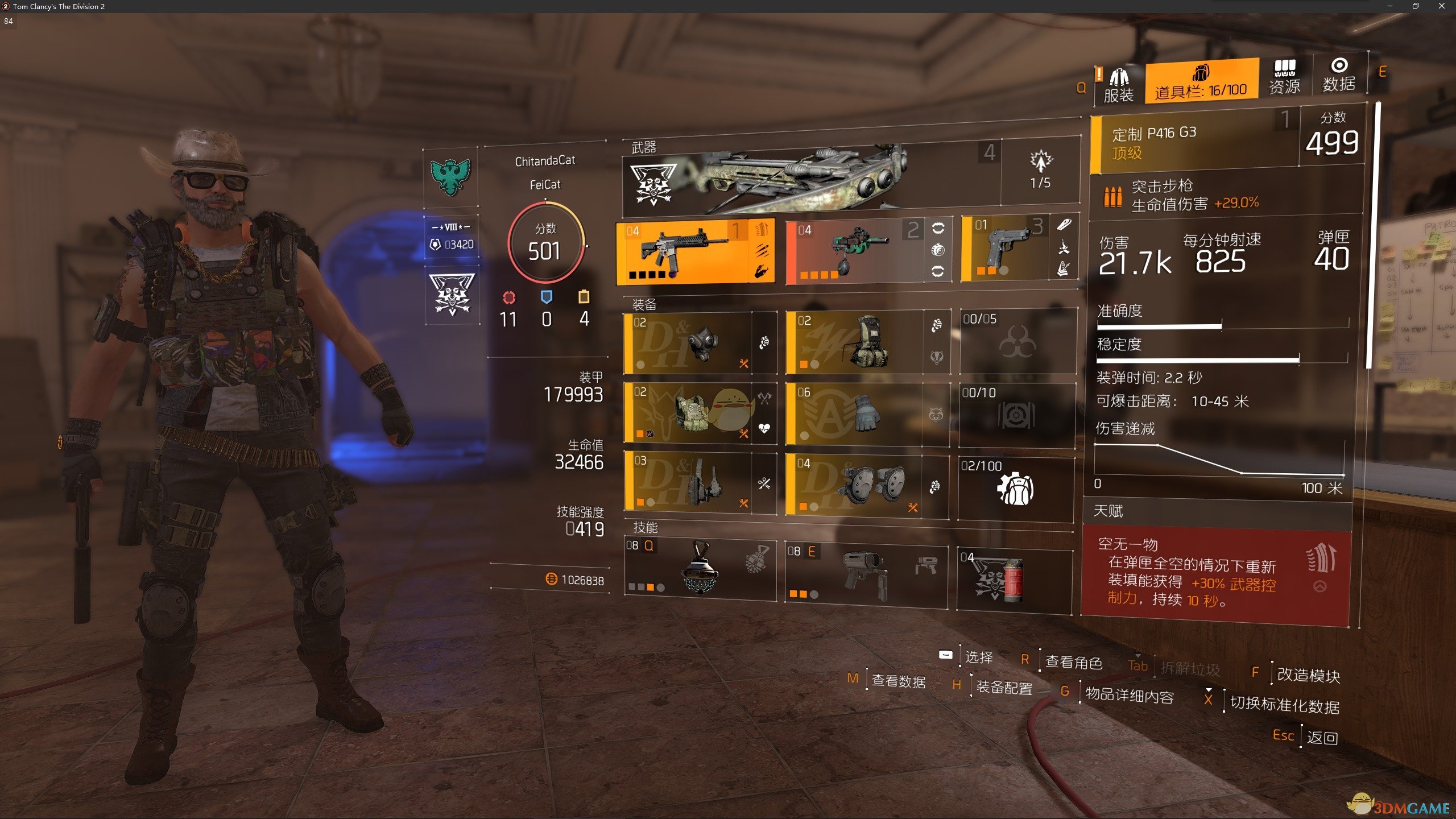Close the game window
The image size is (1456, 819).
[x=1442, y=6]
